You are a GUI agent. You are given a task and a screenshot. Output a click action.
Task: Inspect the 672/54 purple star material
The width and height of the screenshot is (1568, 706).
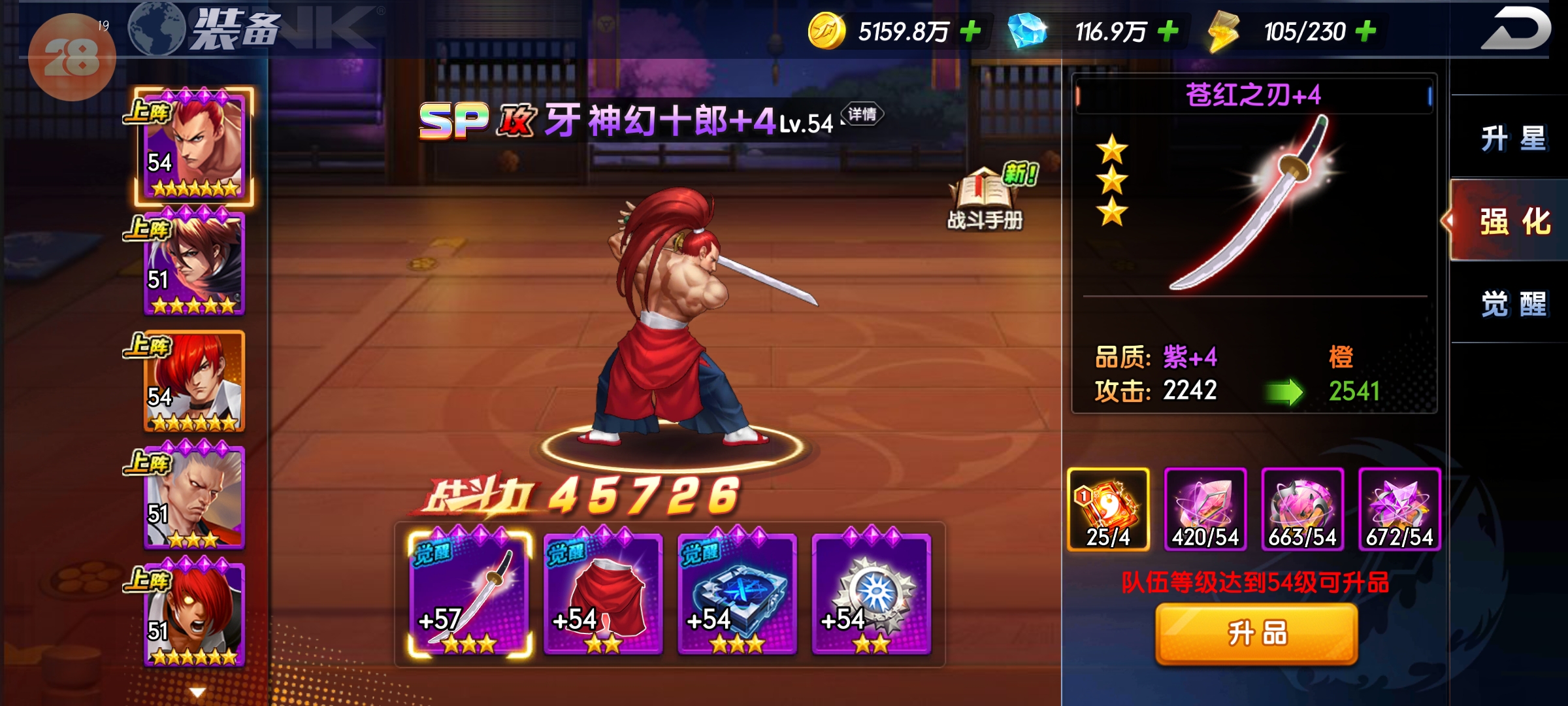click(x=1399, y=509)
